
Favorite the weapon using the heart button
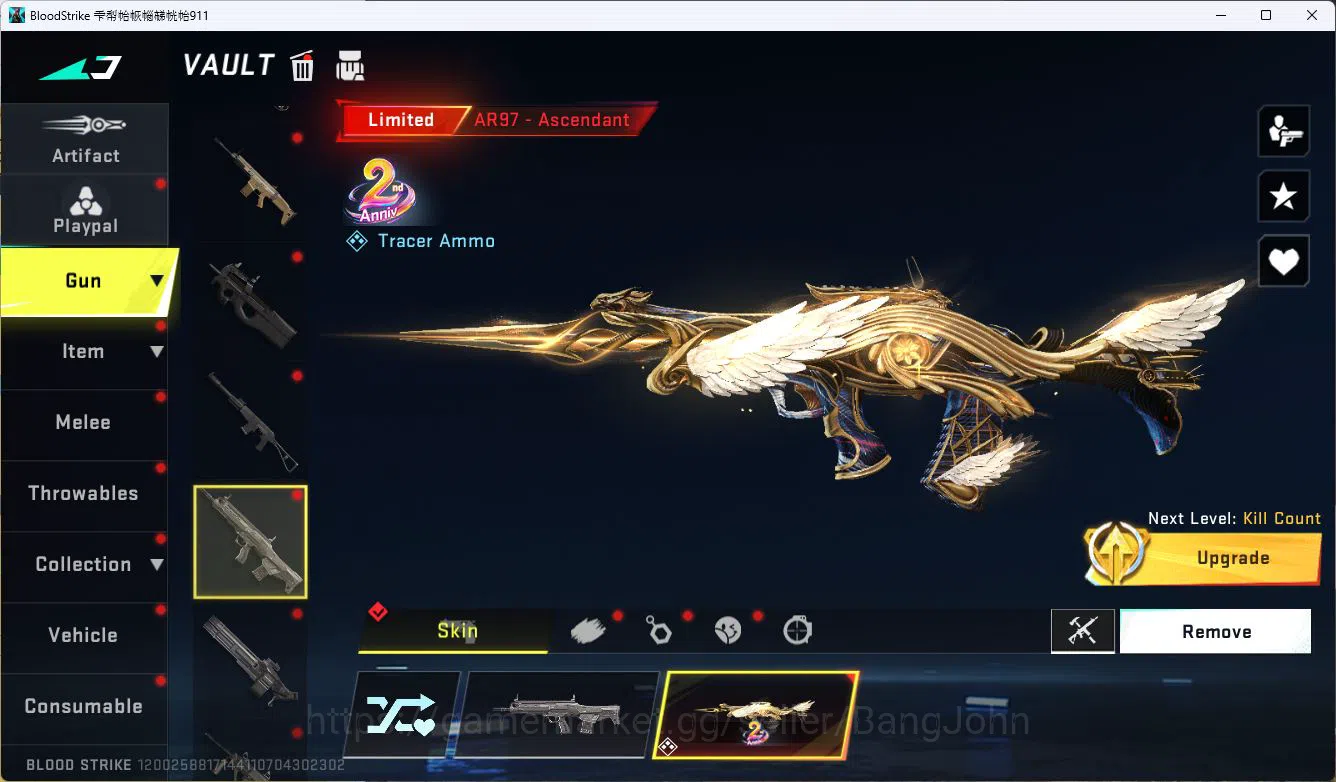click(x=1283, y=261)
